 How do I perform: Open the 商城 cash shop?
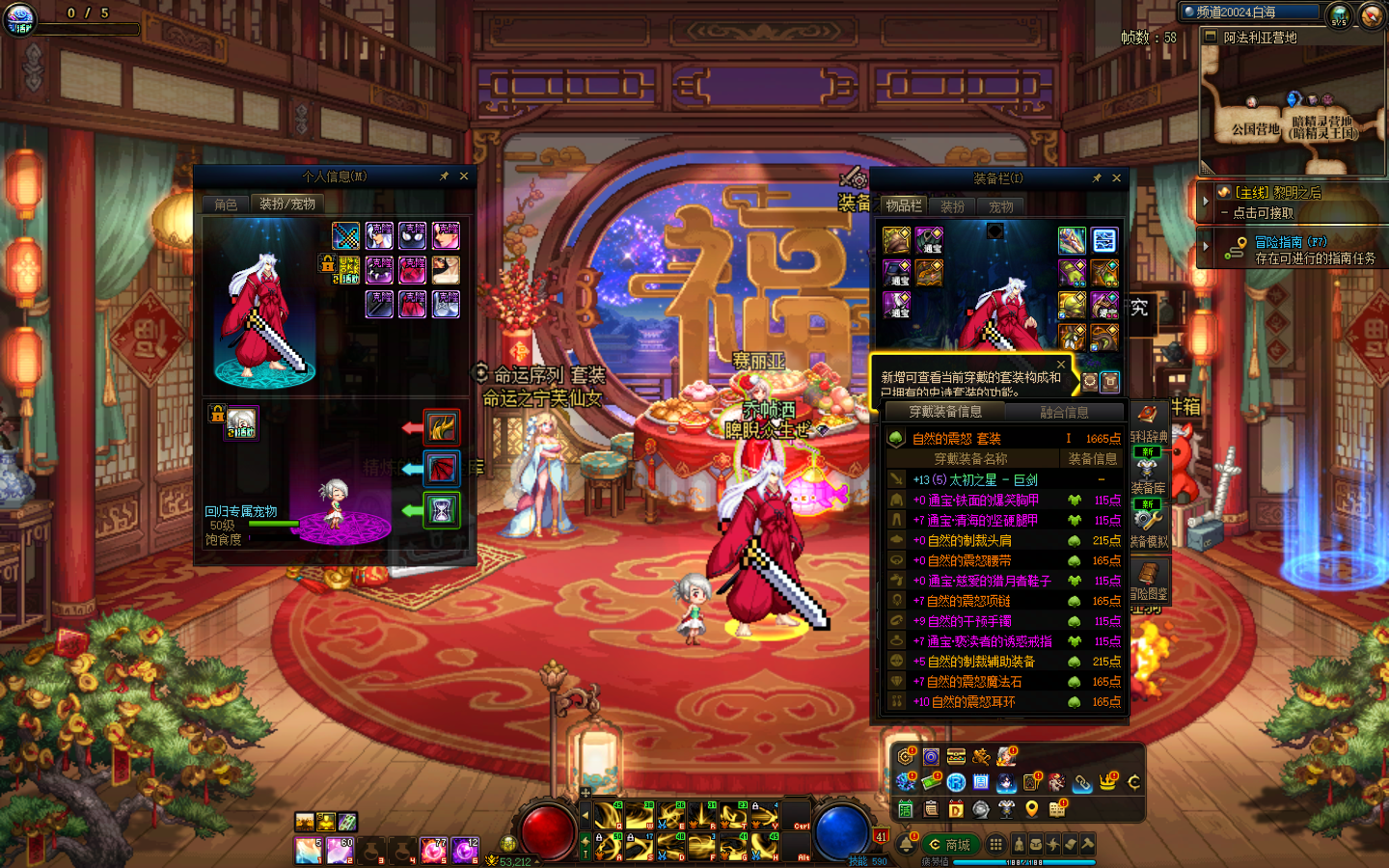pos(949,845)
